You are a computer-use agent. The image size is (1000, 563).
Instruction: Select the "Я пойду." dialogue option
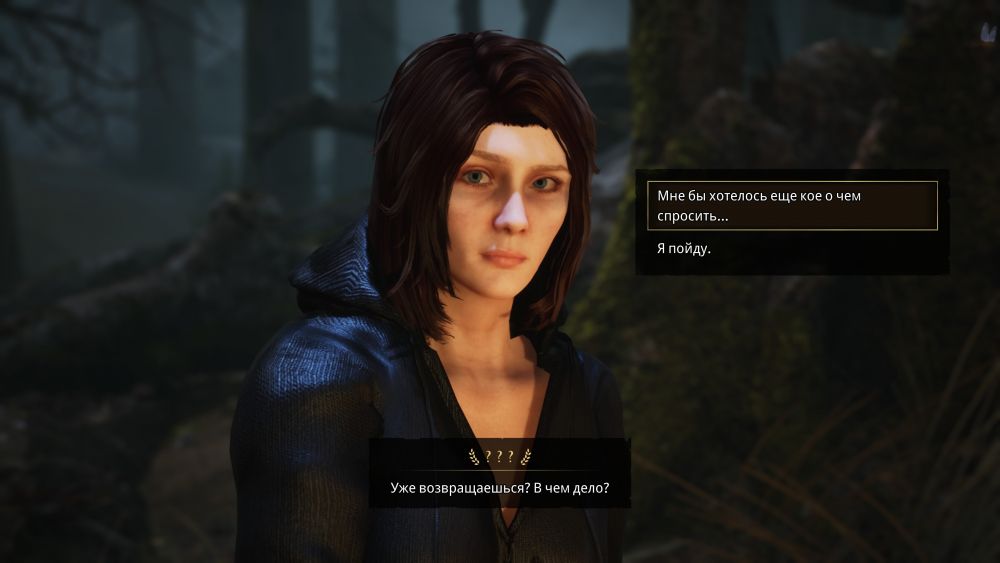coord(682,249)
